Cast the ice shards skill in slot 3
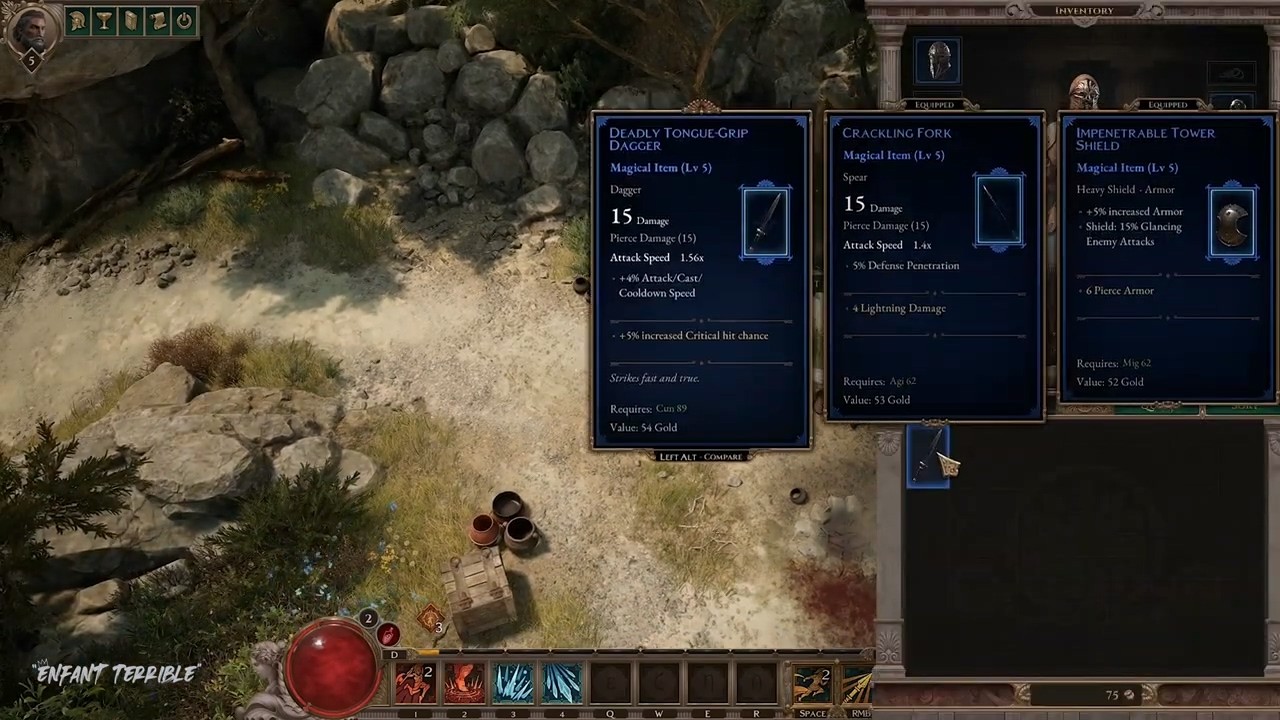 tap(513, 684)
